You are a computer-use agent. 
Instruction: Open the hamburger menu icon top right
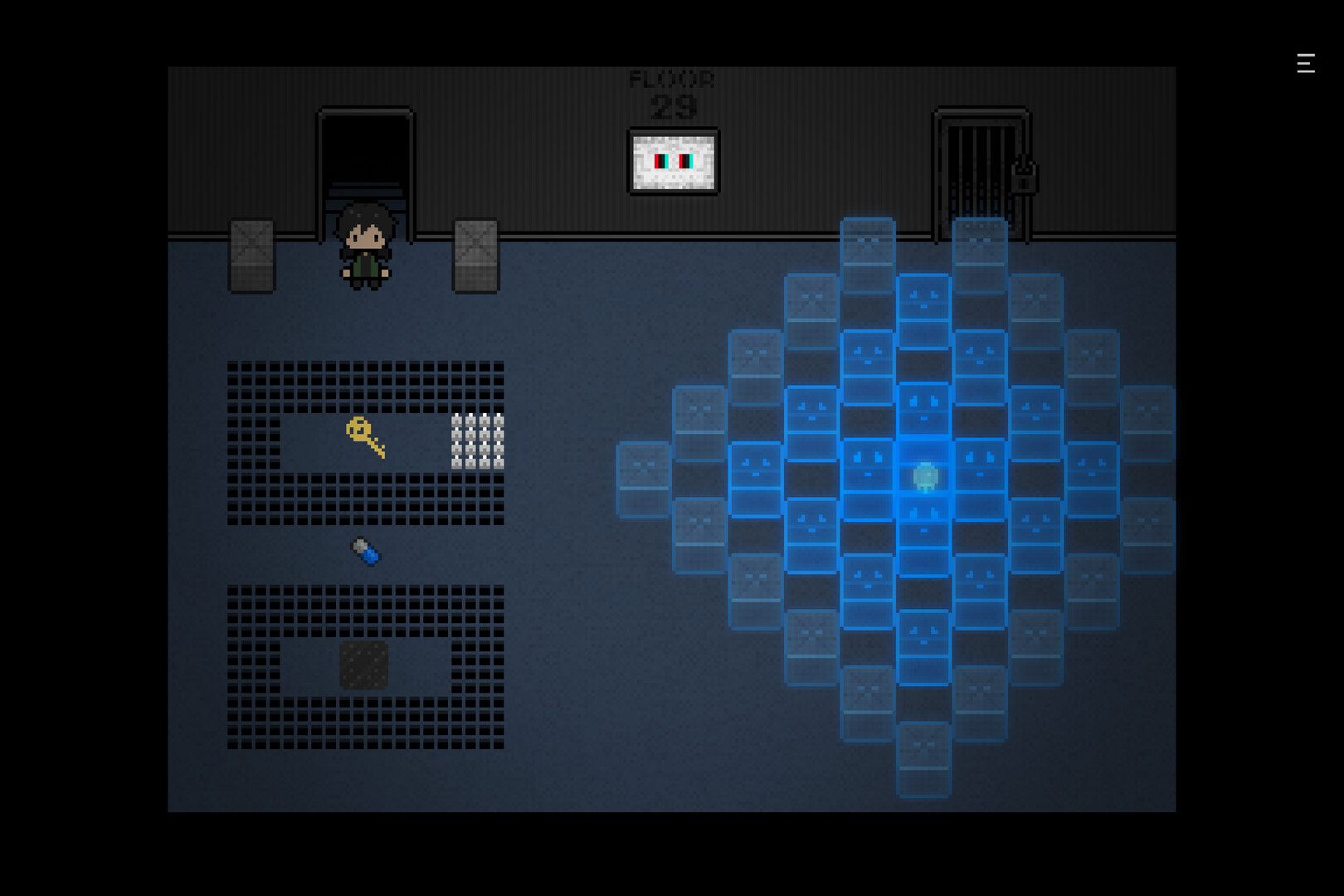1305,64
